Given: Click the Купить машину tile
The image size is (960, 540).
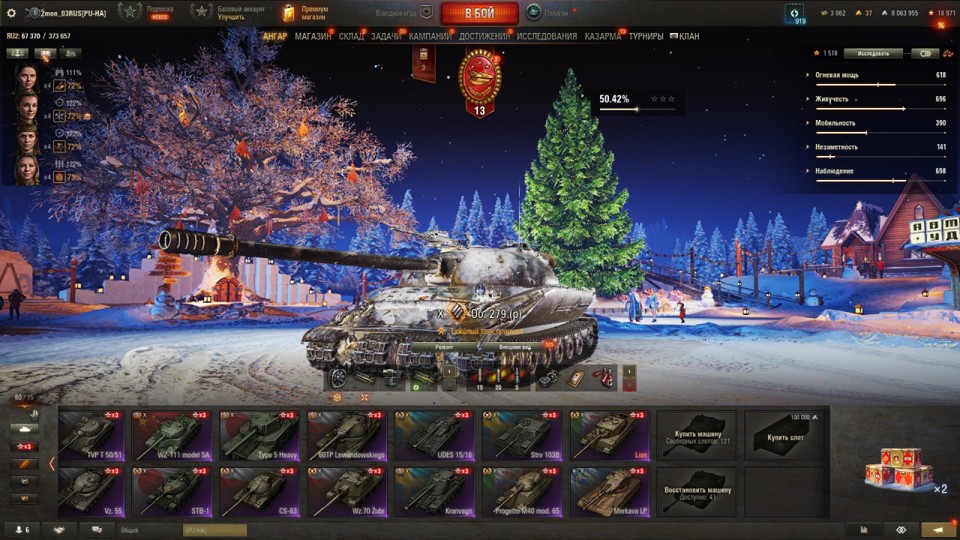Looking at the screenshot, I should pos(696,435).
